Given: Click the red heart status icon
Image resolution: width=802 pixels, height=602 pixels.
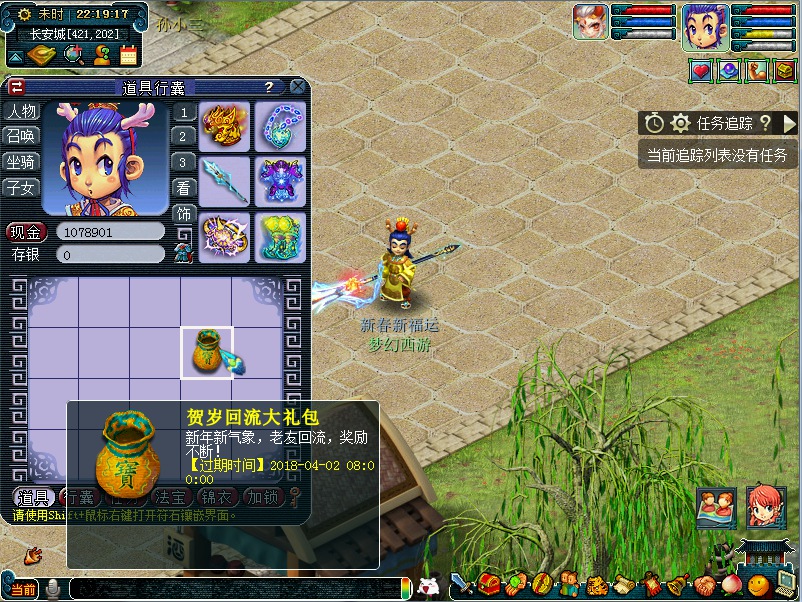Looking at the screenshot, I should (701, 71).
